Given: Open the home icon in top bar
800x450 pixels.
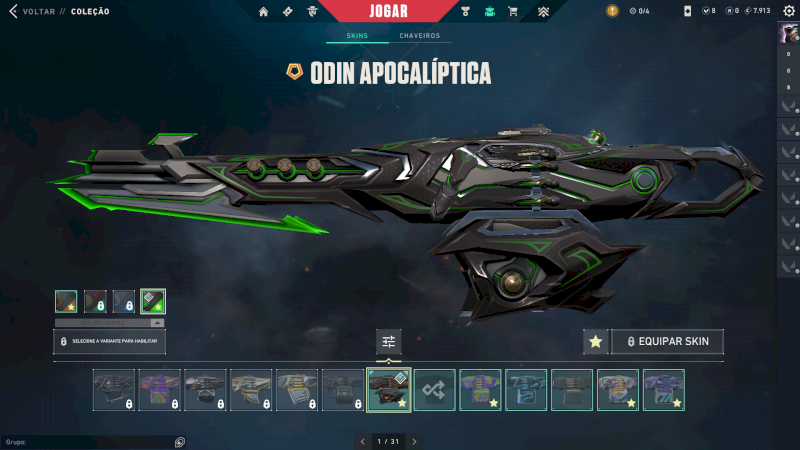Looking at the screenshot, I should (263, 11).
